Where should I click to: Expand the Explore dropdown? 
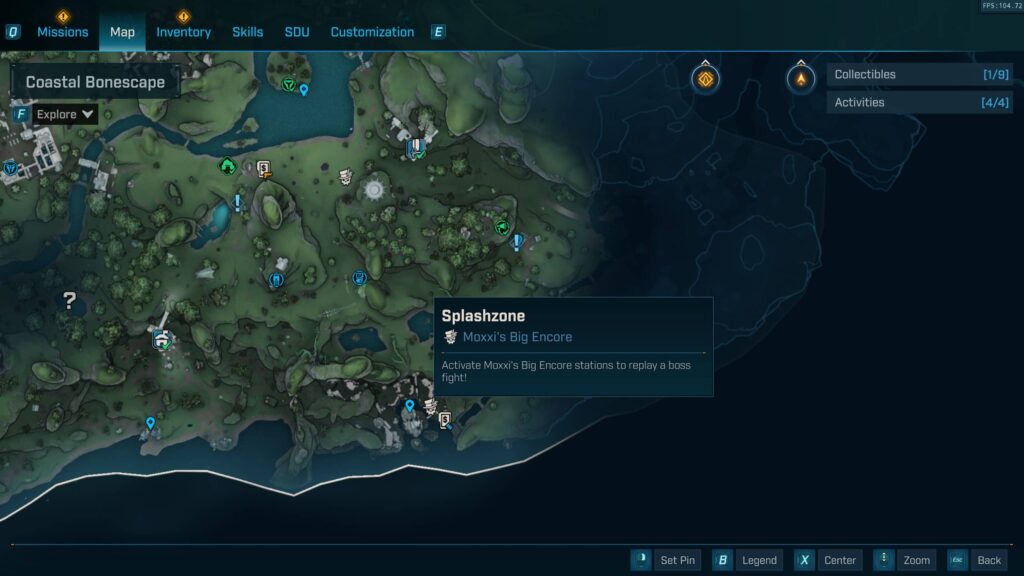tap(65, 115)
